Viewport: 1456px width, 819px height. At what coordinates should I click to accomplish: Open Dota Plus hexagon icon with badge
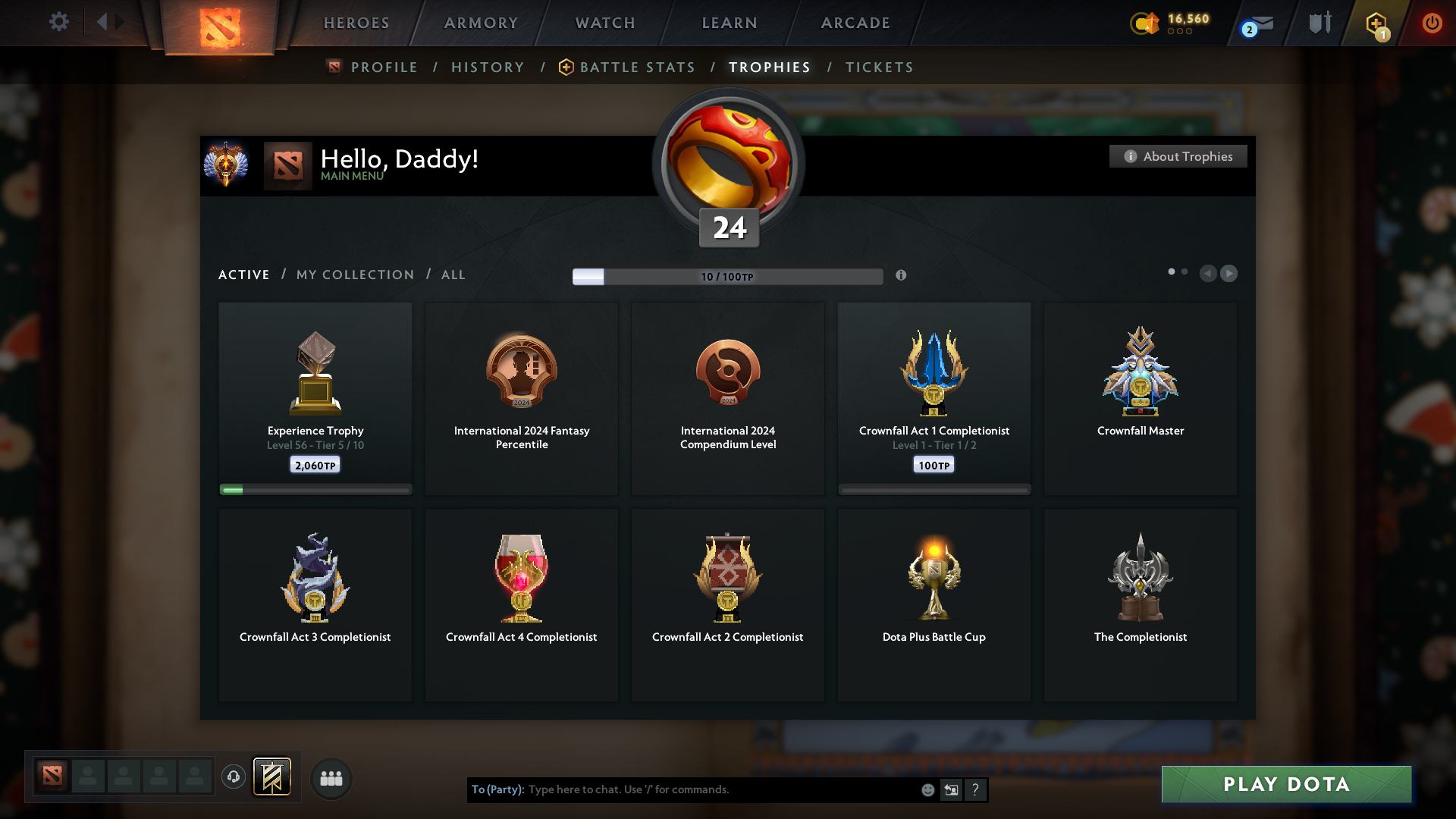point(1378,24)
